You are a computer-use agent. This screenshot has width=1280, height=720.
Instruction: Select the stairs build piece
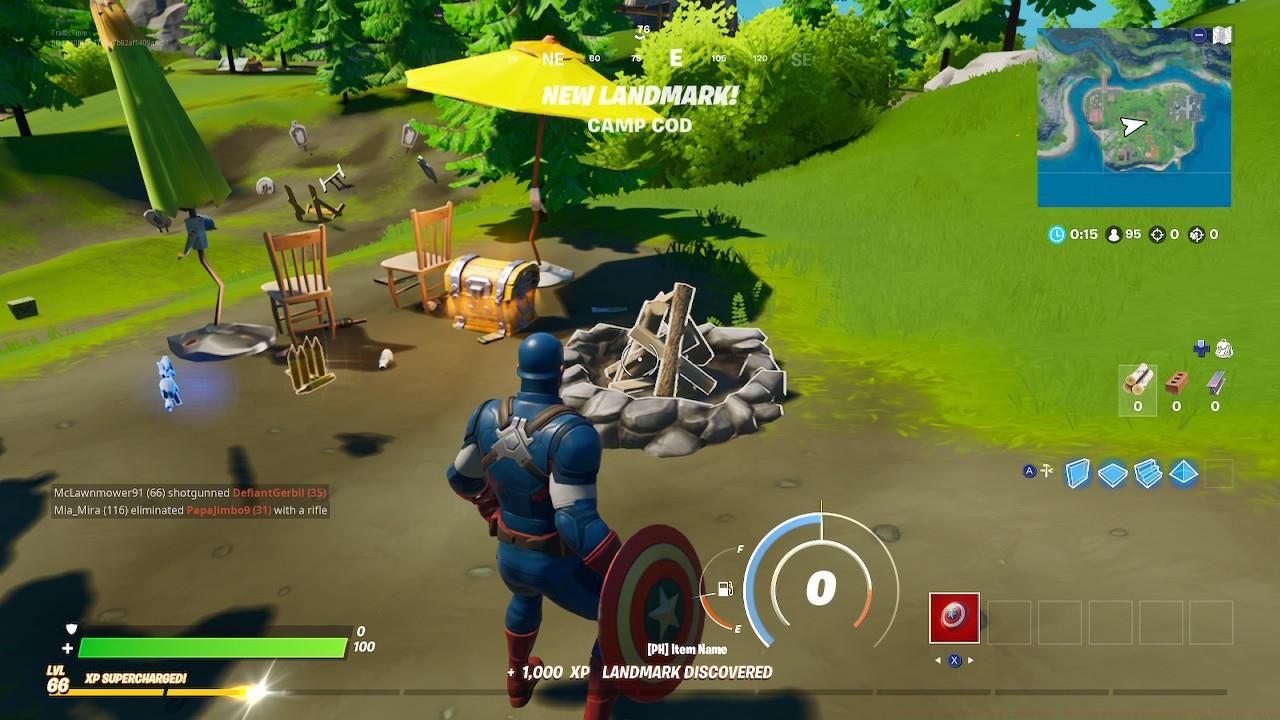(x=1150, y=475)
